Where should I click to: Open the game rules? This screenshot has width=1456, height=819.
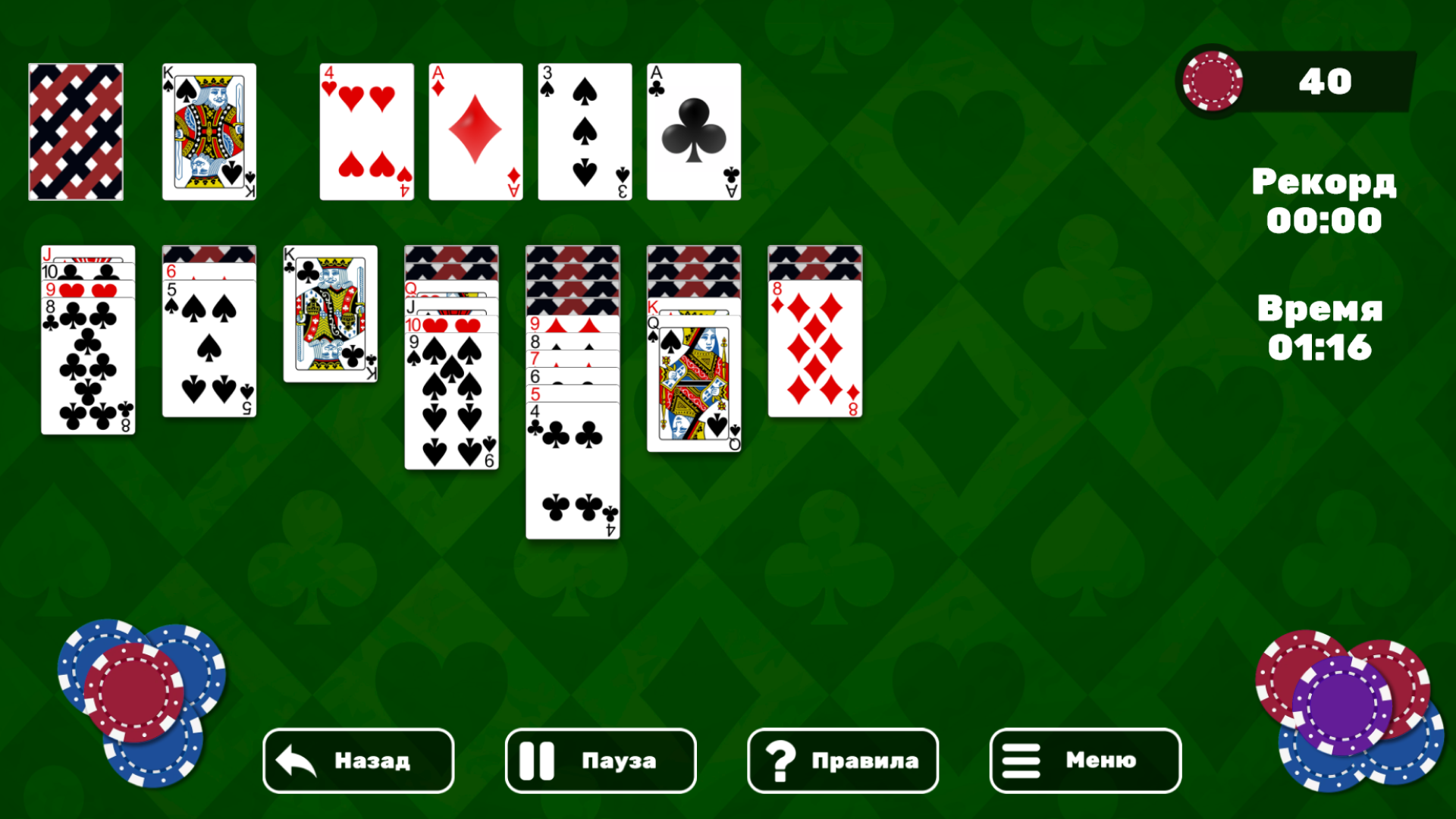(x=842, y=761)
